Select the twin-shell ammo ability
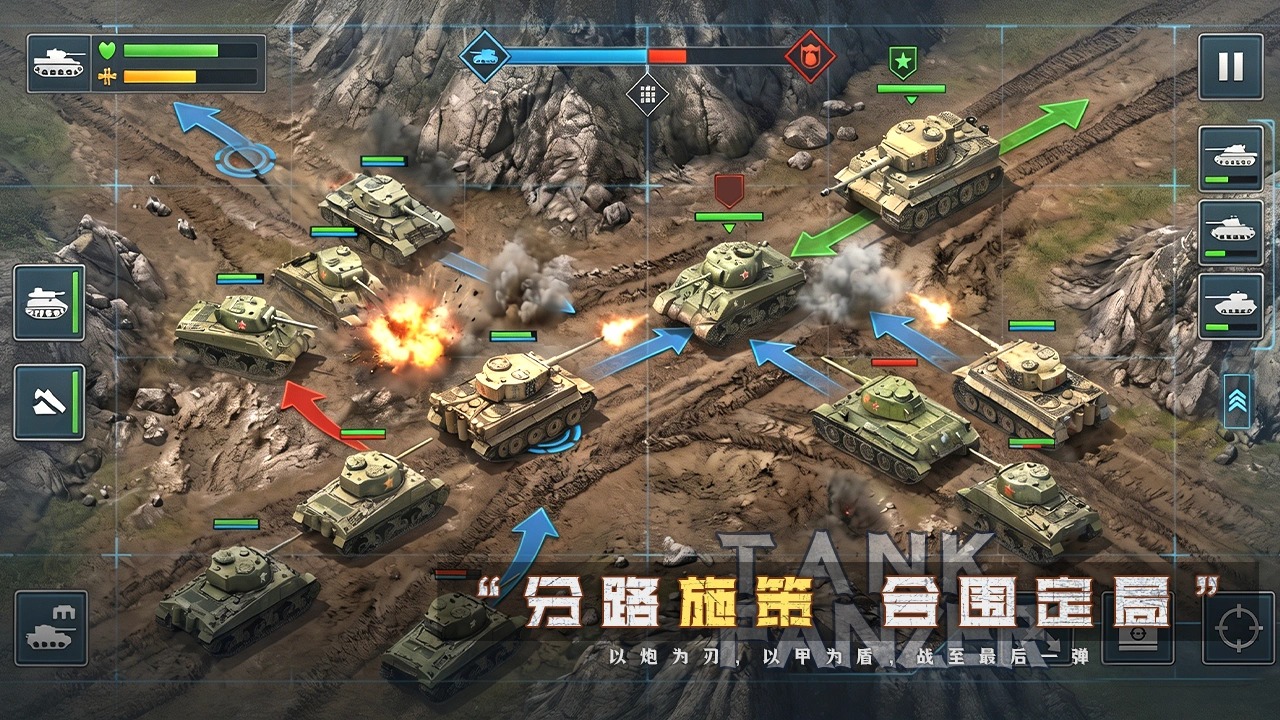The width and height of the screenshot is (1280, 720). click(49, 402)
